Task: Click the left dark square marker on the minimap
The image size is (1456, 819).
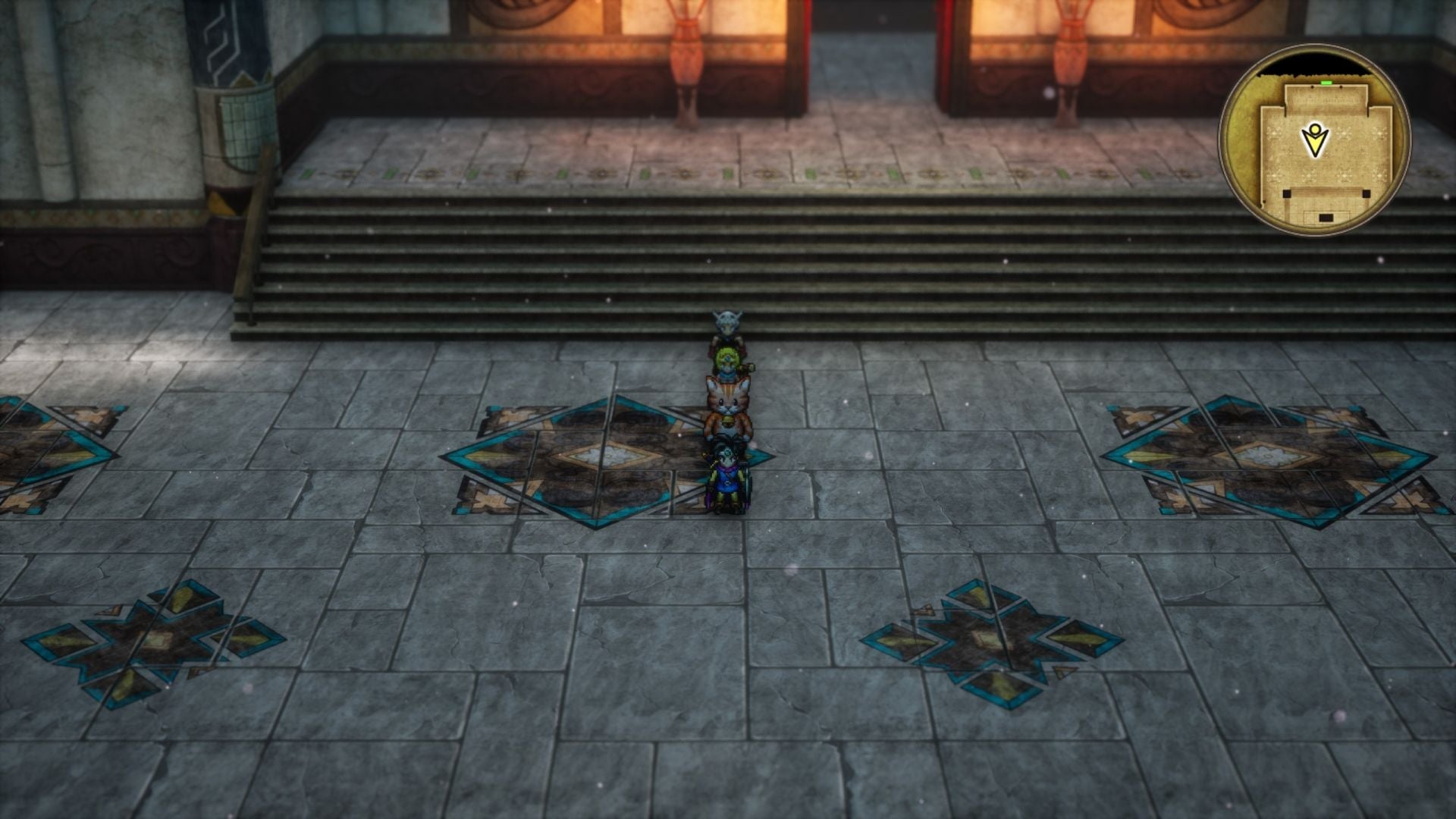Action: click(1287, 194)
